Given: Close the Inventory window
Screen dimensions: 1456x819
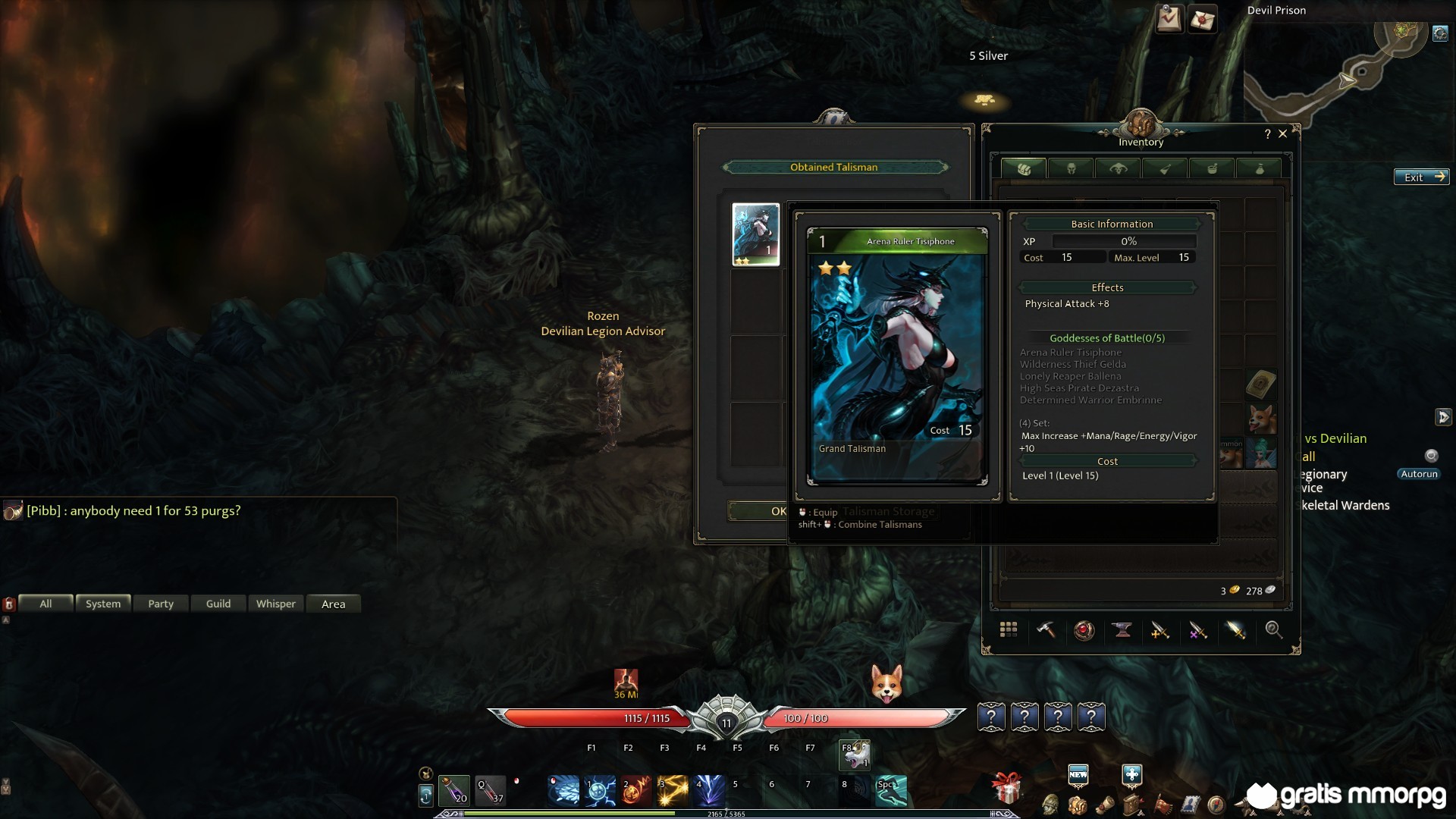Looking at the screenshot, I should tap(1283, 133).
